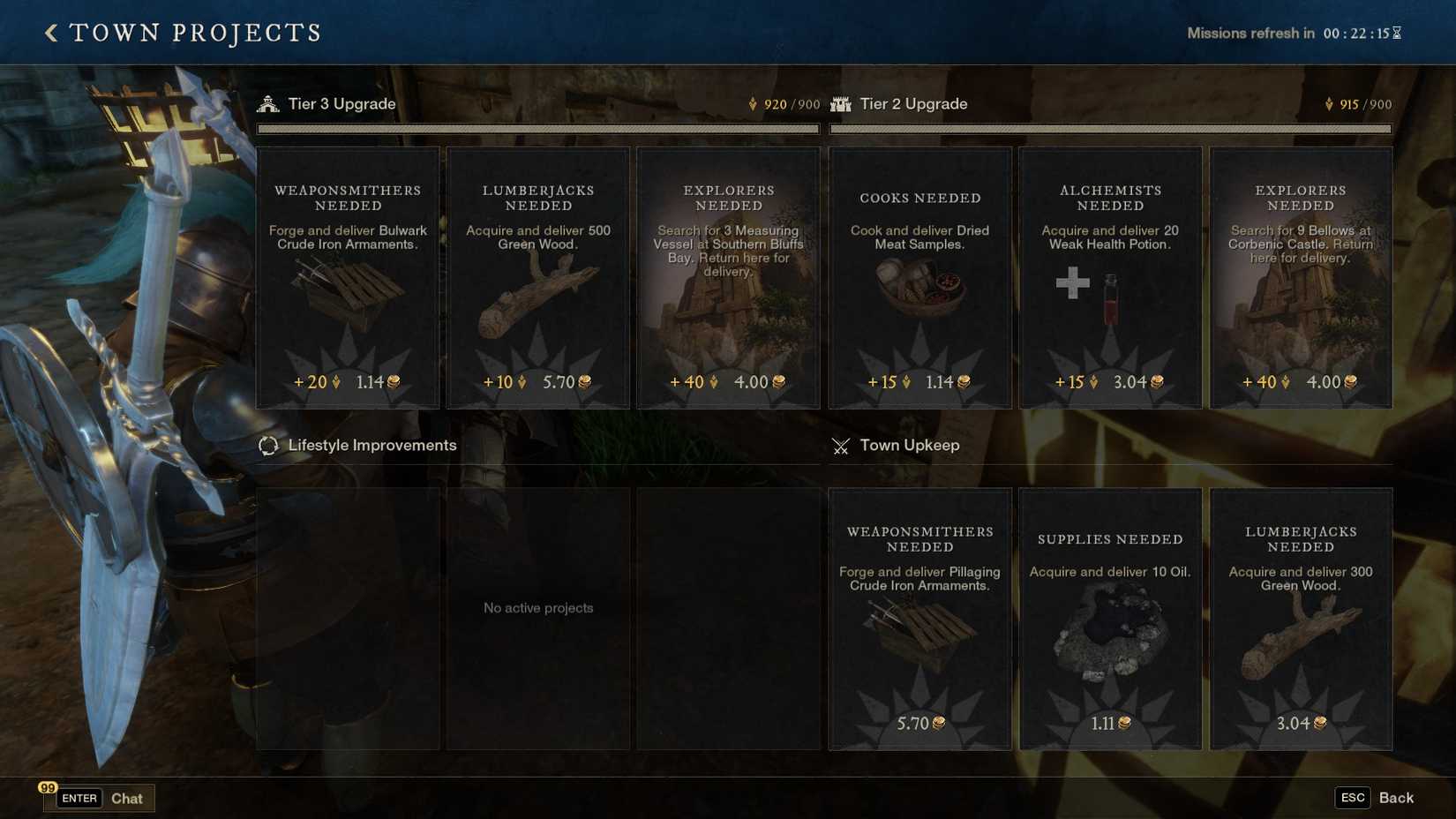
Task: Click the Tier 3 Upgrade tower icon
Action: (267, 103)
